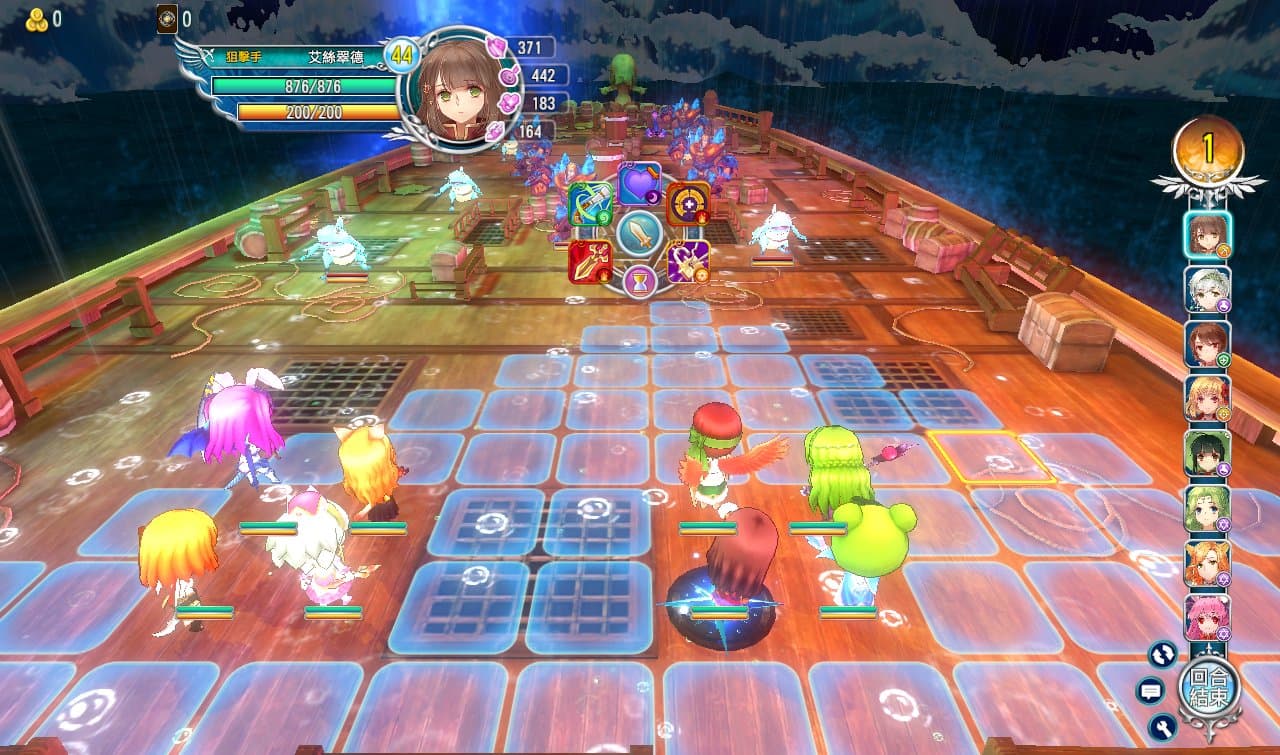
Task: Click the circular arrows swap button
Action: pos(1163,654)
